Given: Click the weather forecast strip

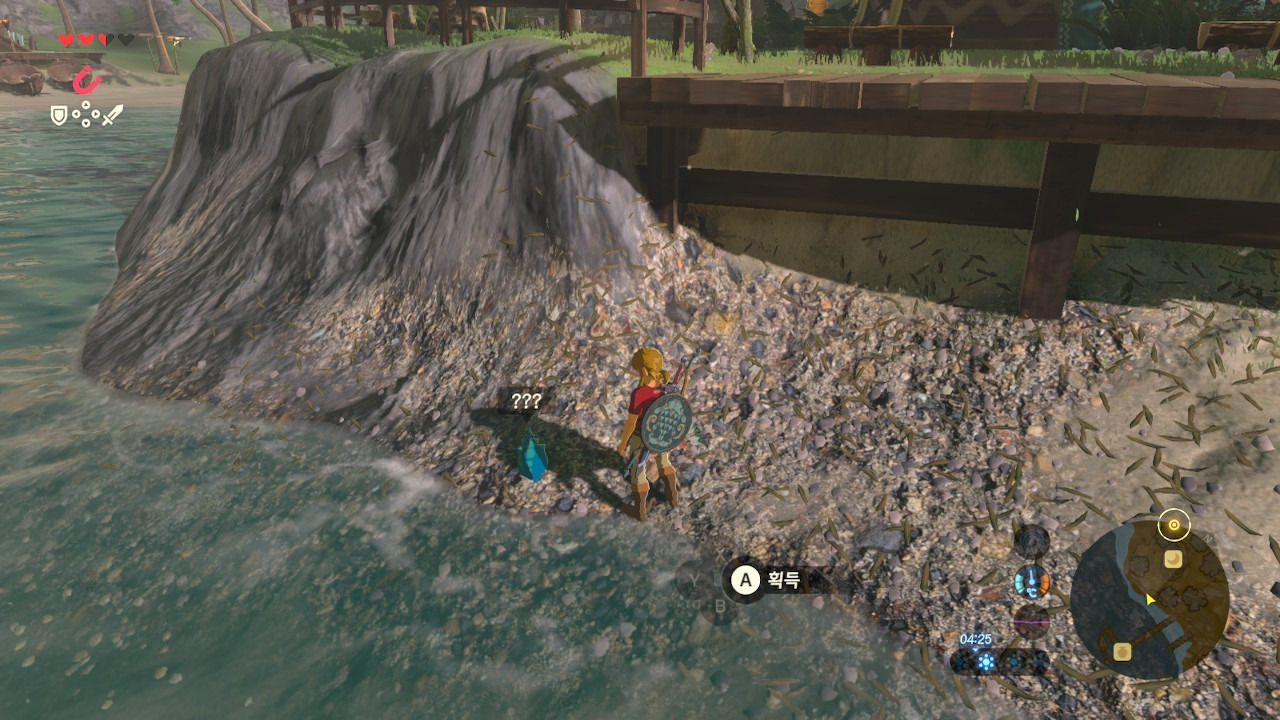Looking at the screenshot, I should tap(999, 661).
